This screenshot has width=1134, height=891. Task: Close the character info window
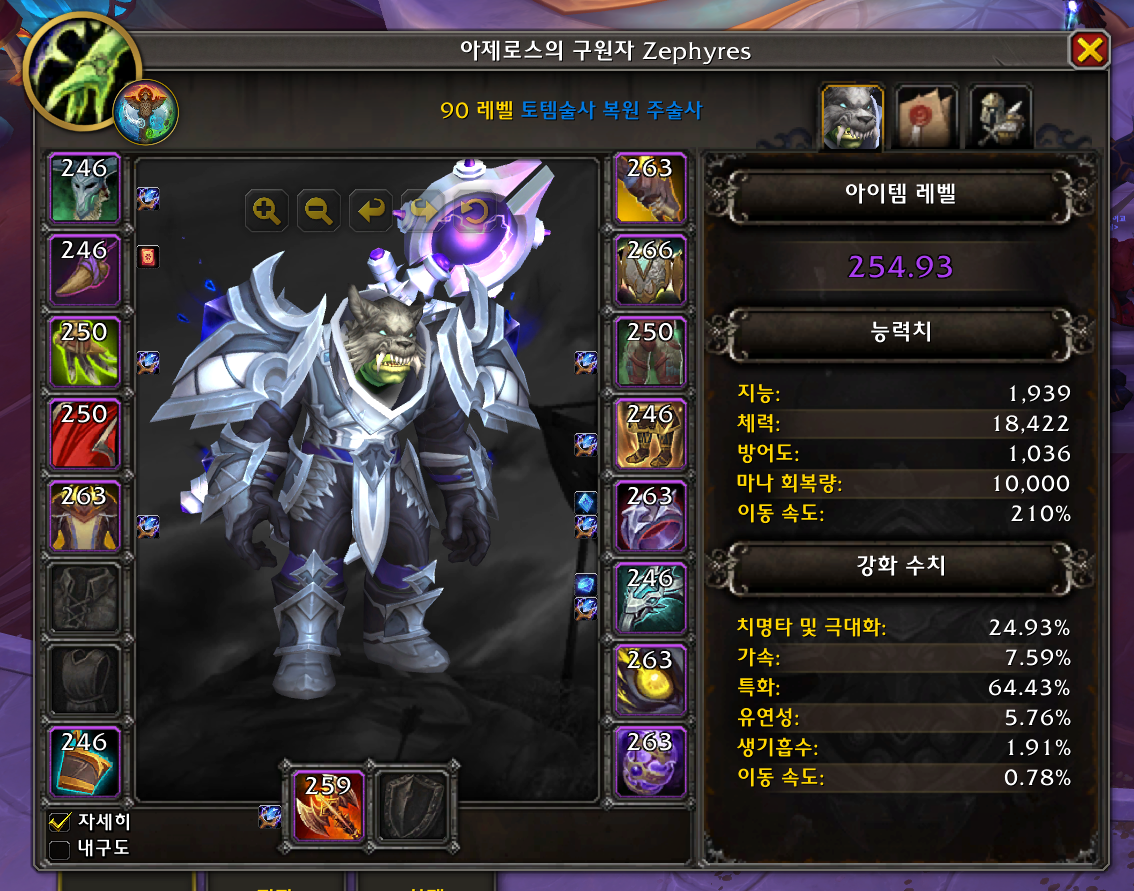tap(1089, 50)
